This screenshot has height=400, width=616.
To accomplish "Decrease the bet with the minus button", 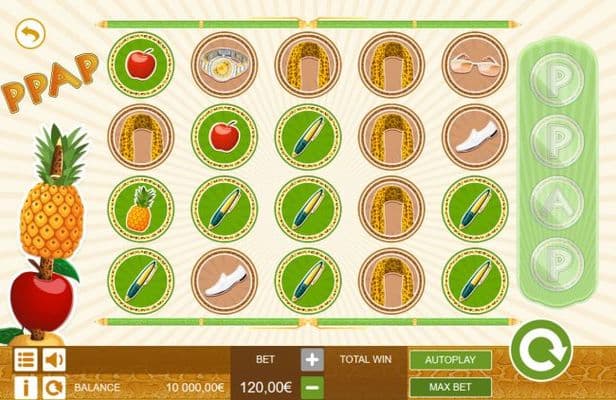I will coord(313,386).
